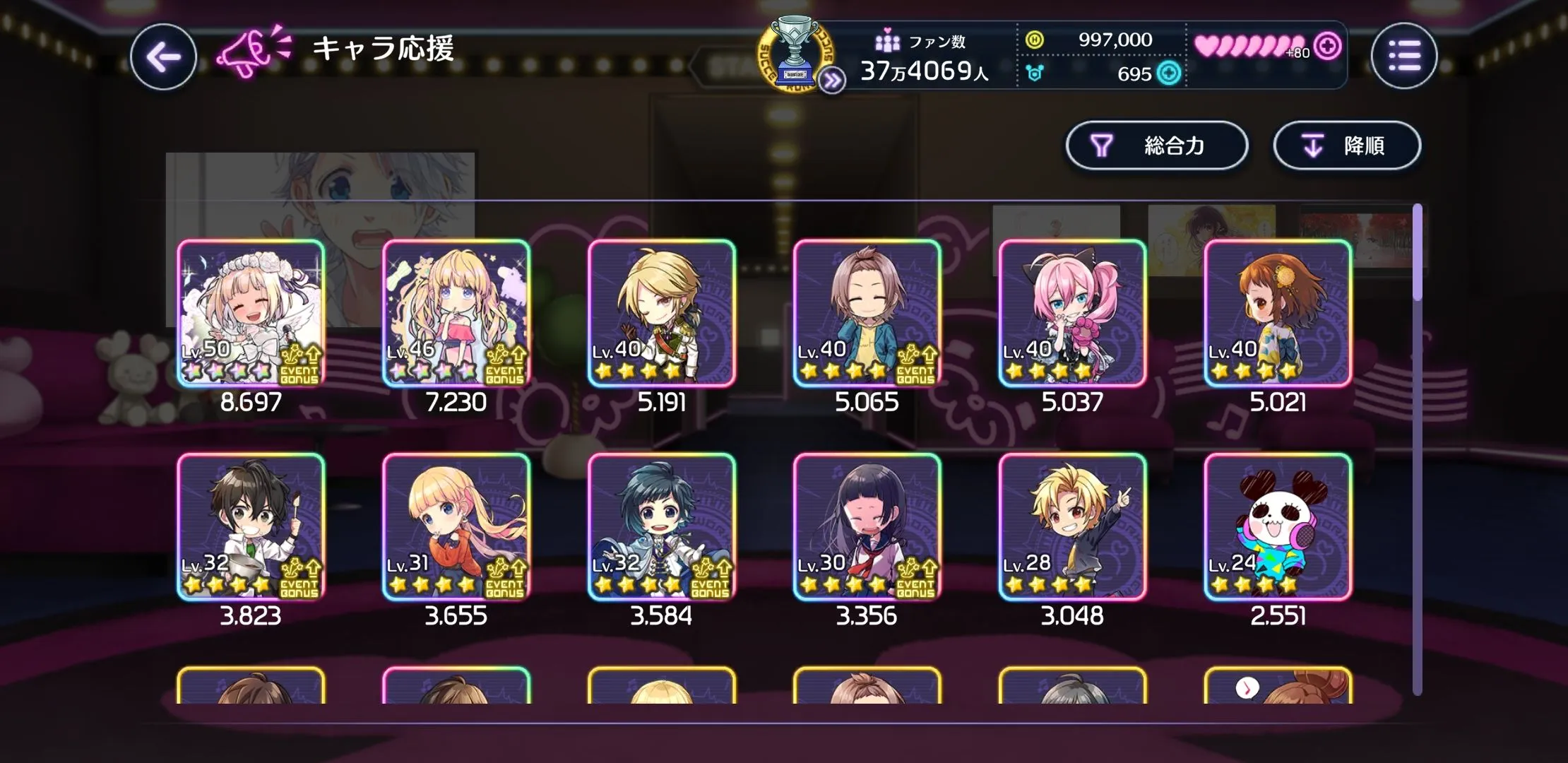Viewport: 1568px width, 763px height.
Task: Select the Lv.50 angel girl card
Action: (251, 313)
